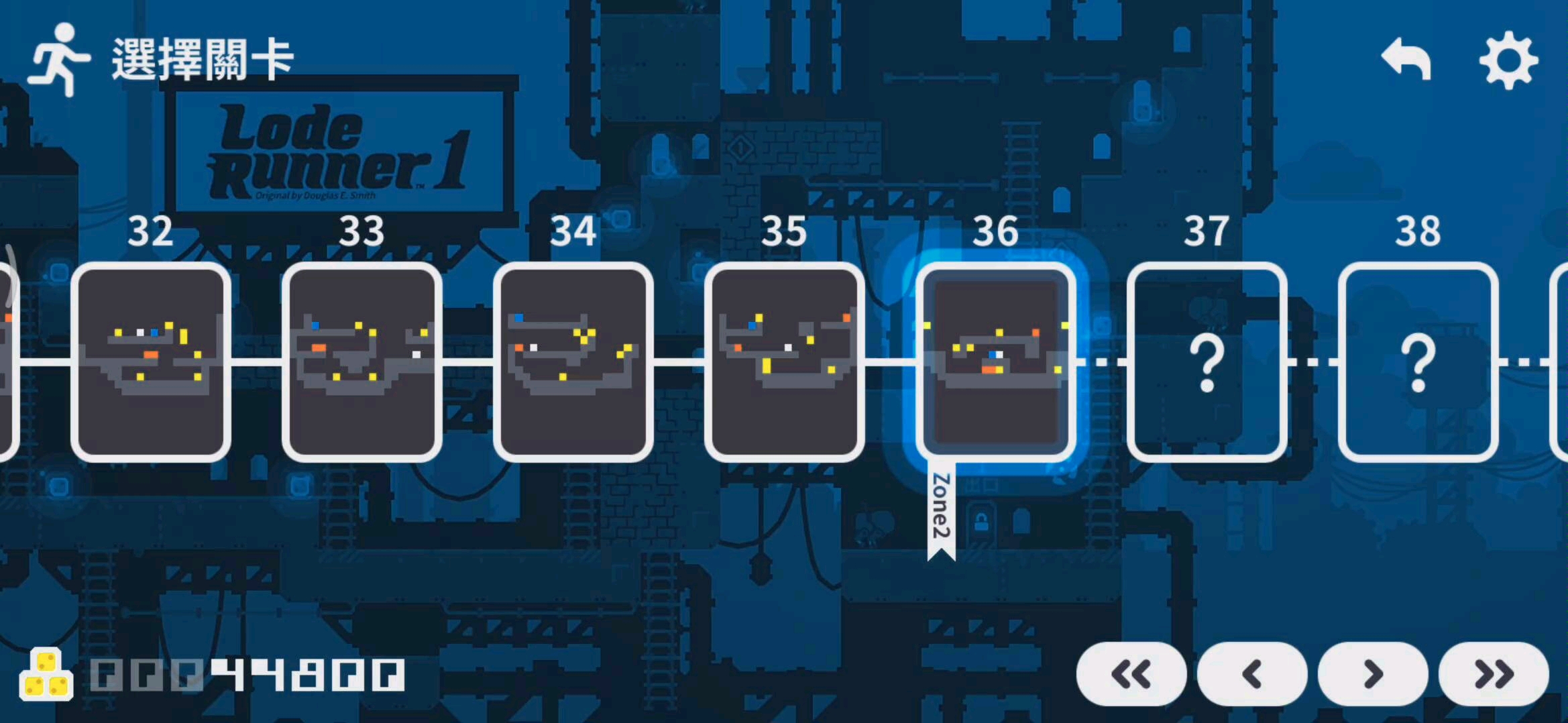The width and height of the screenshot is (1568, 723).
Task: Choose the level 33 stage card
Action: (362, 362)
